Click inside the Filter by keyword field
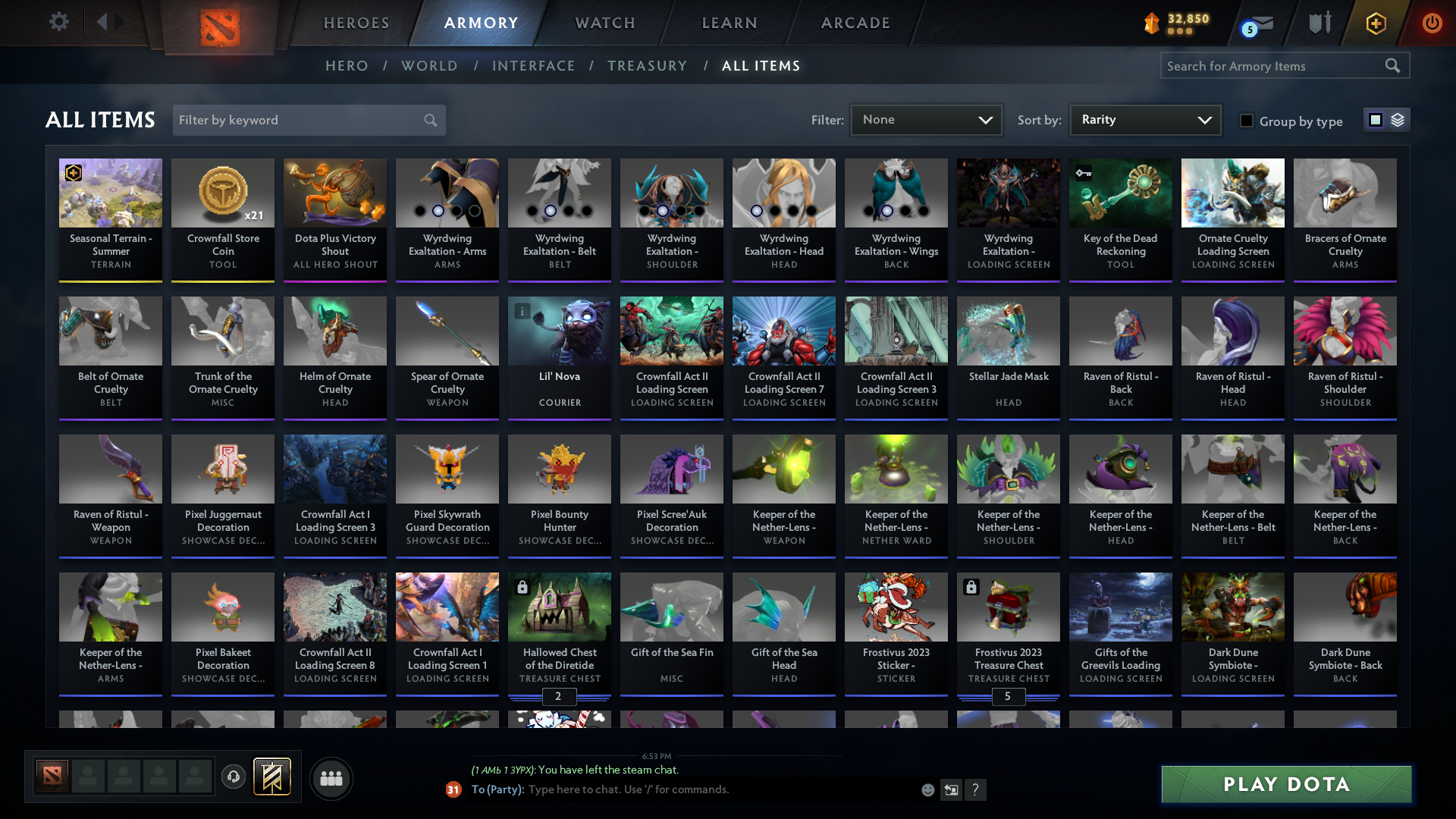The image size is (1456, 819). 300,120
